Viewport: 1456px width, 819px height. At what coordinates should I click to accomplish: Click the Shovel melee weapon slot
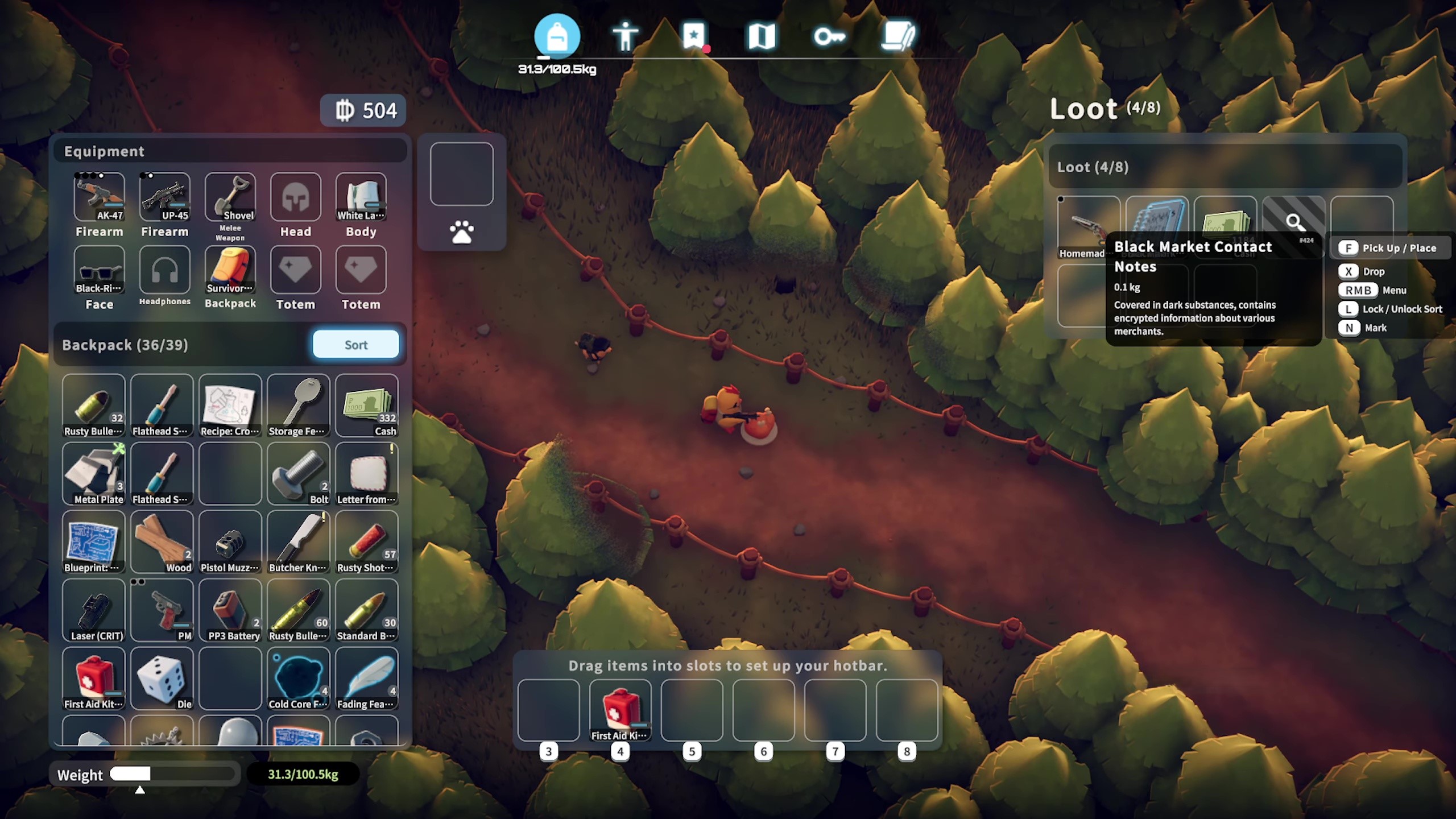tap(230, 197)
